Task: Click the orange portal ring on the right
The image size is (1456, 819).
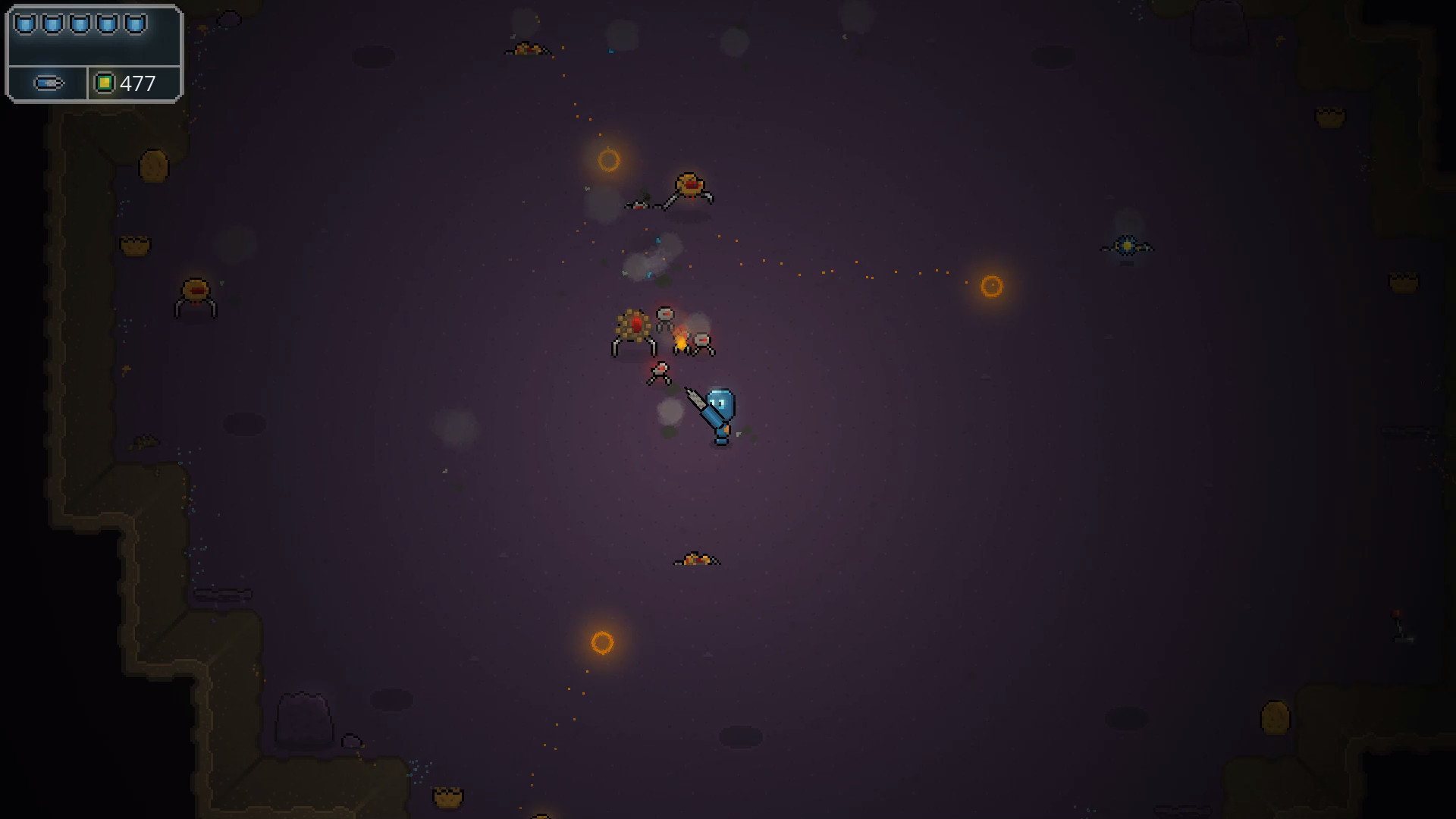Action: 991,284
